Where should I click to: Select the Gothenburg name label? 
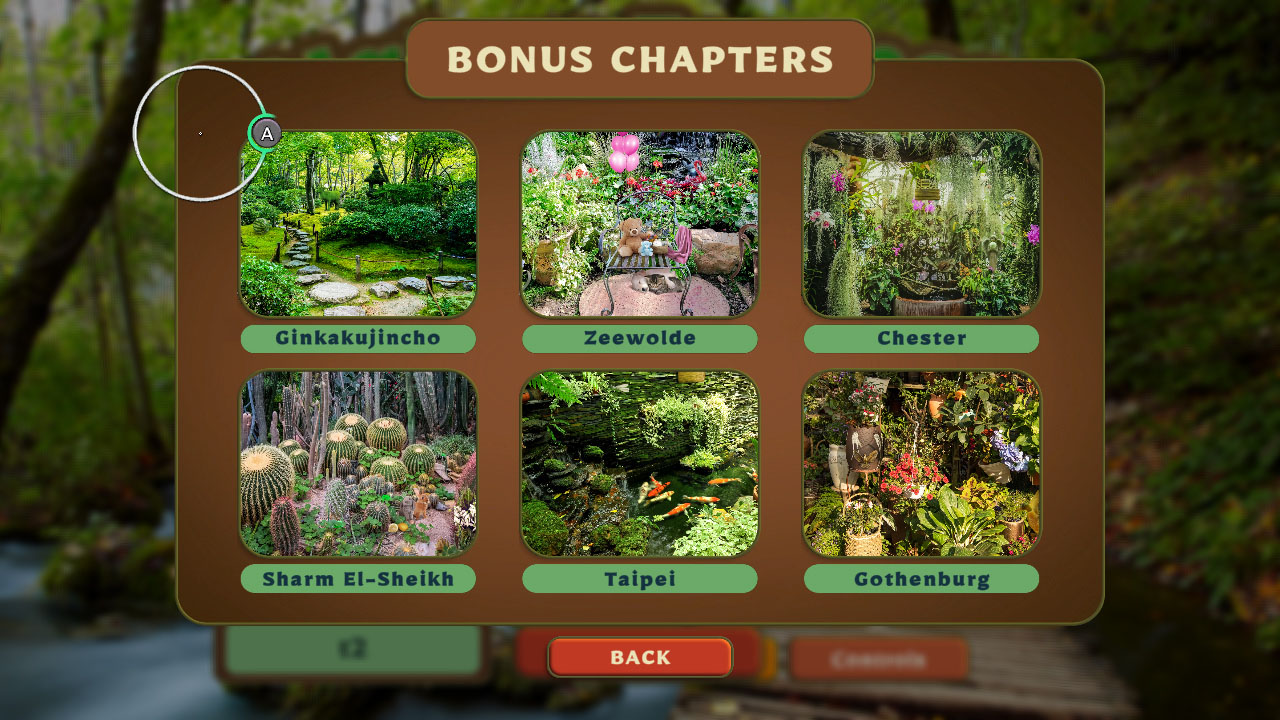[922, 579]
